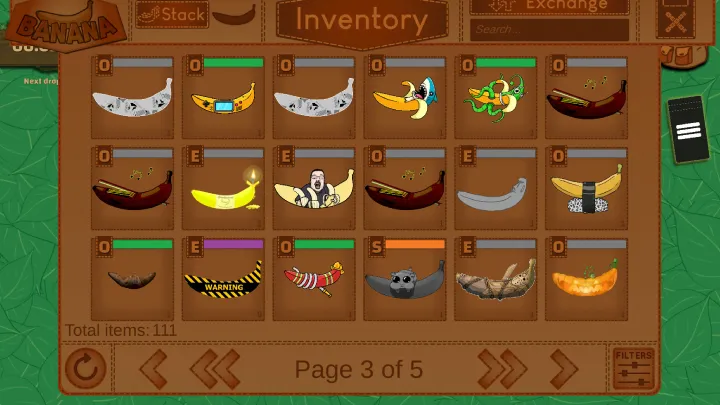The width and height of the screenshot is (720, 405).
Task: Open the Exchange panel
Action: (549, 6)
